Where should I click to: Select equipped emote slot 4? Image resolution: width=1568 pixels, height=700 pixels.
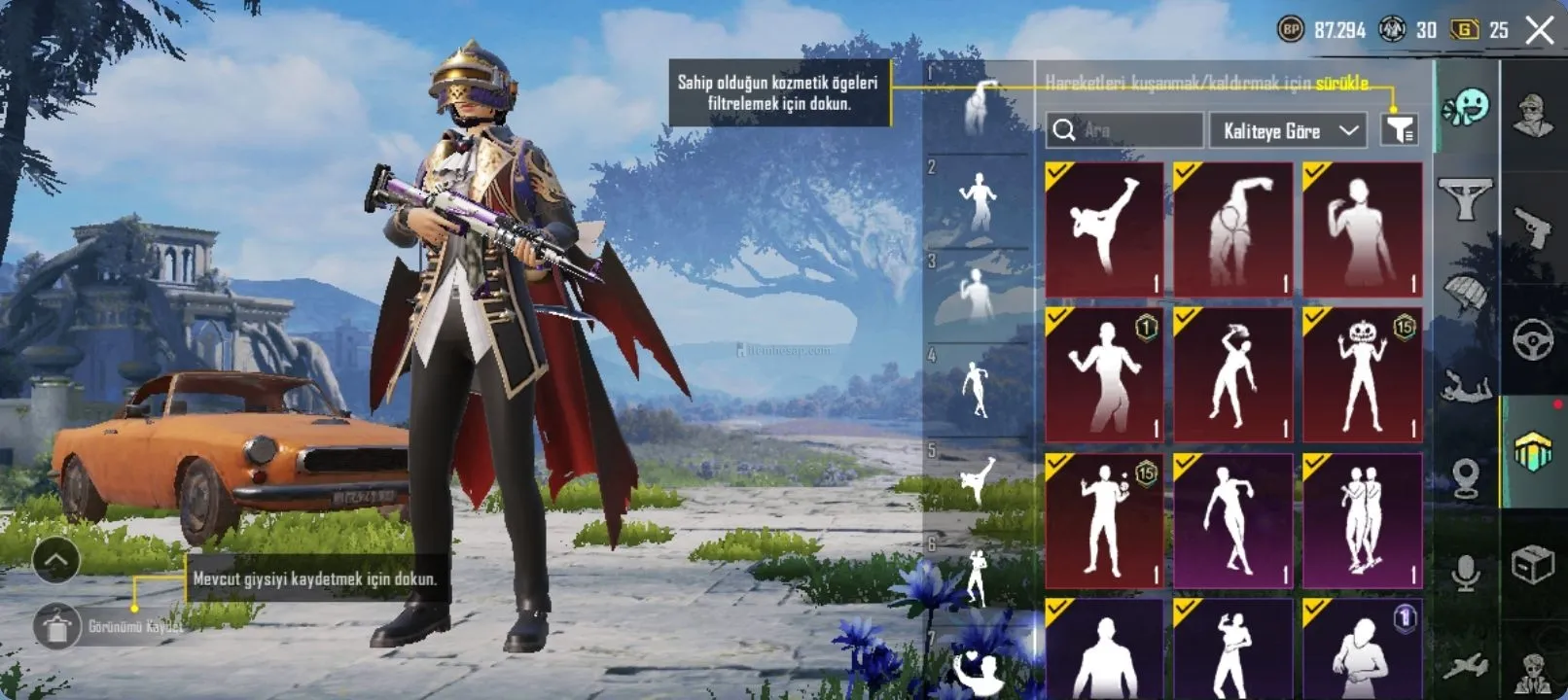pyautogui.click(x=977, y=389)
